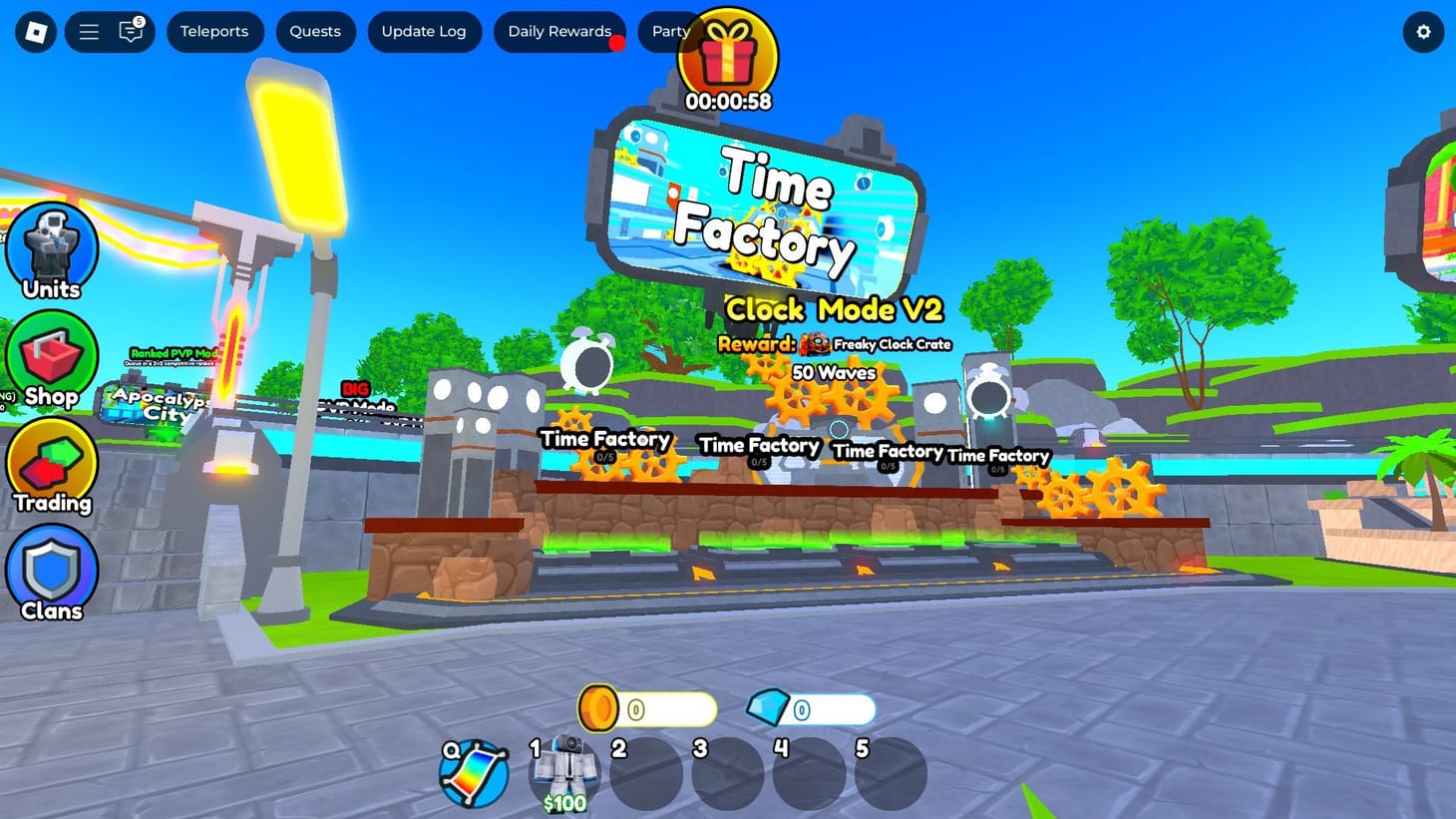The width and height of the screenshot is (1456, 819).
Task: Open the Update Log
Action: click(424, 31)
